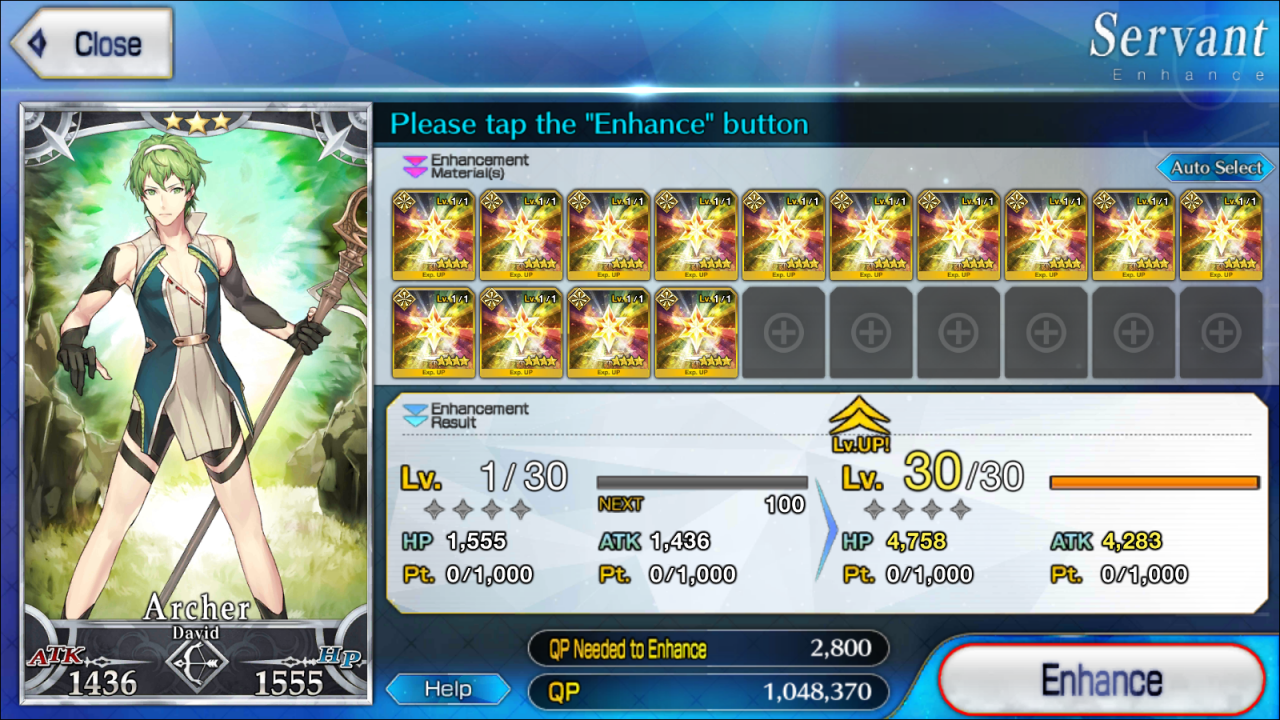Deselect the second EXP card in bottom row
Image resolution: width=1280 pixels, height=720 pixels.
point(520,332)
